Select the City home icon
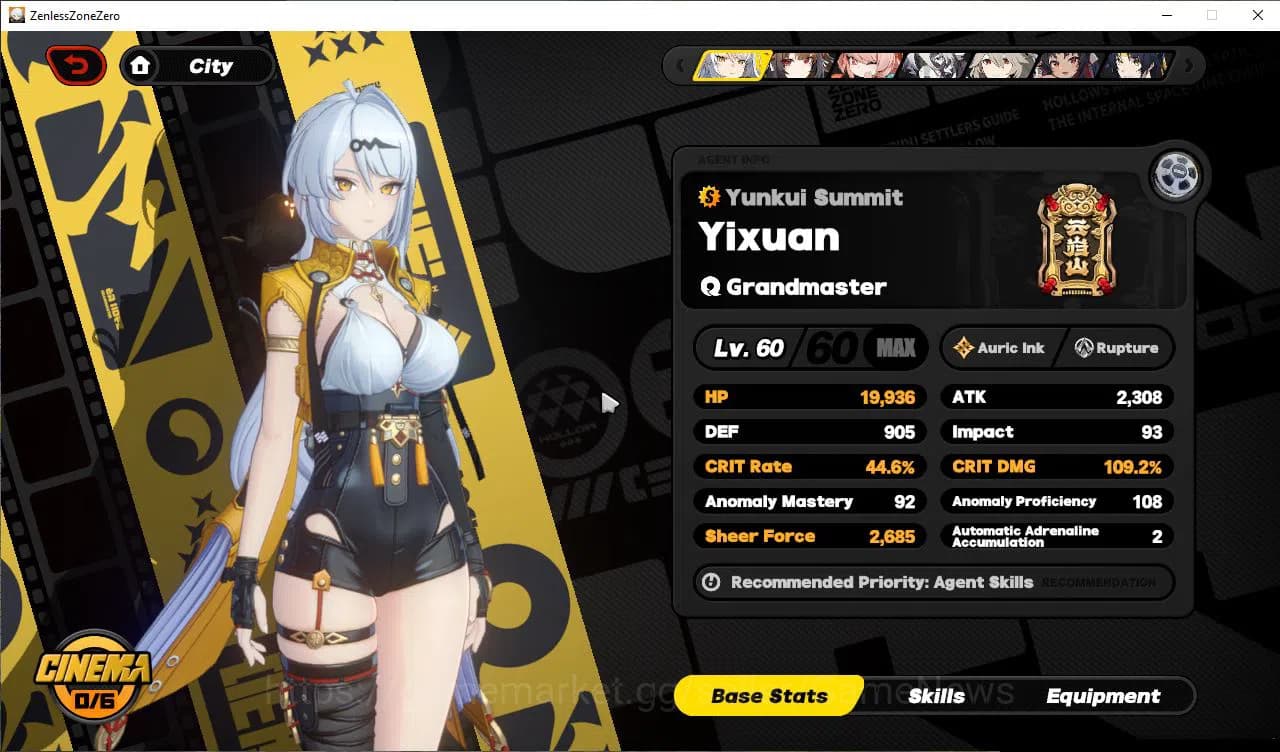Screen dimensions: 1280x752 141,65
